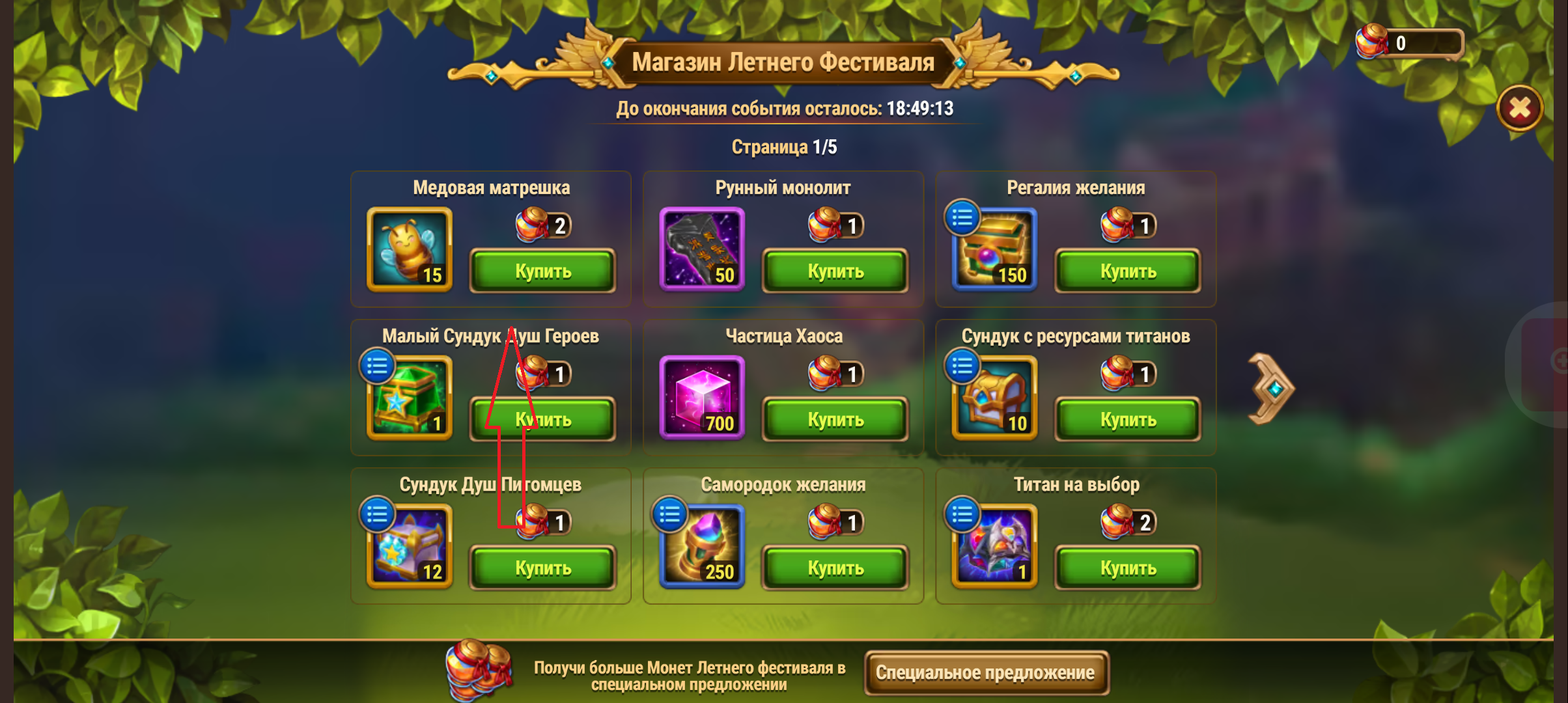
Task: Click Купить for Сундук Душ Питомцев
Action: point(542,568)
